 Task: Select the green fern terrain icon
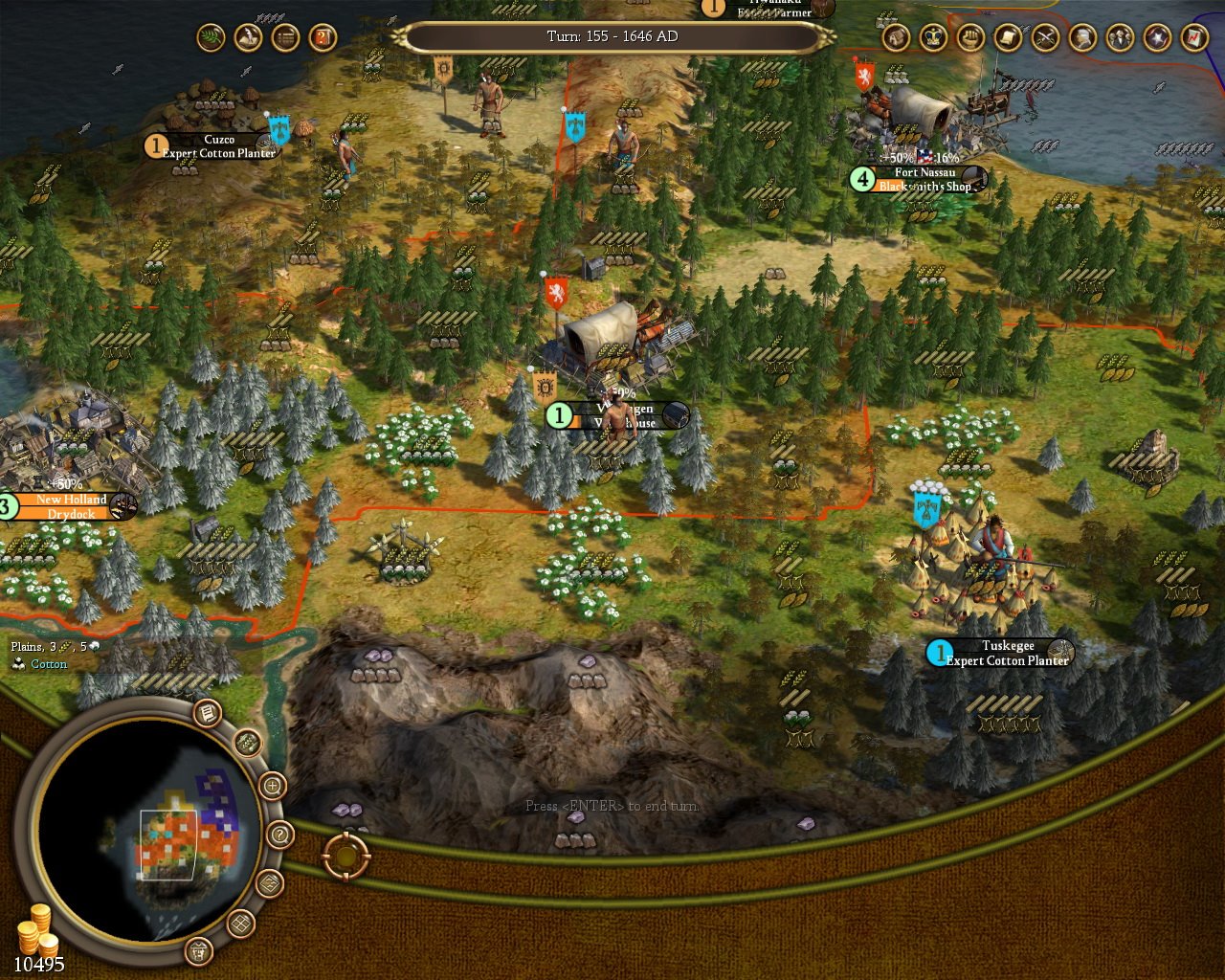(212, 38)
